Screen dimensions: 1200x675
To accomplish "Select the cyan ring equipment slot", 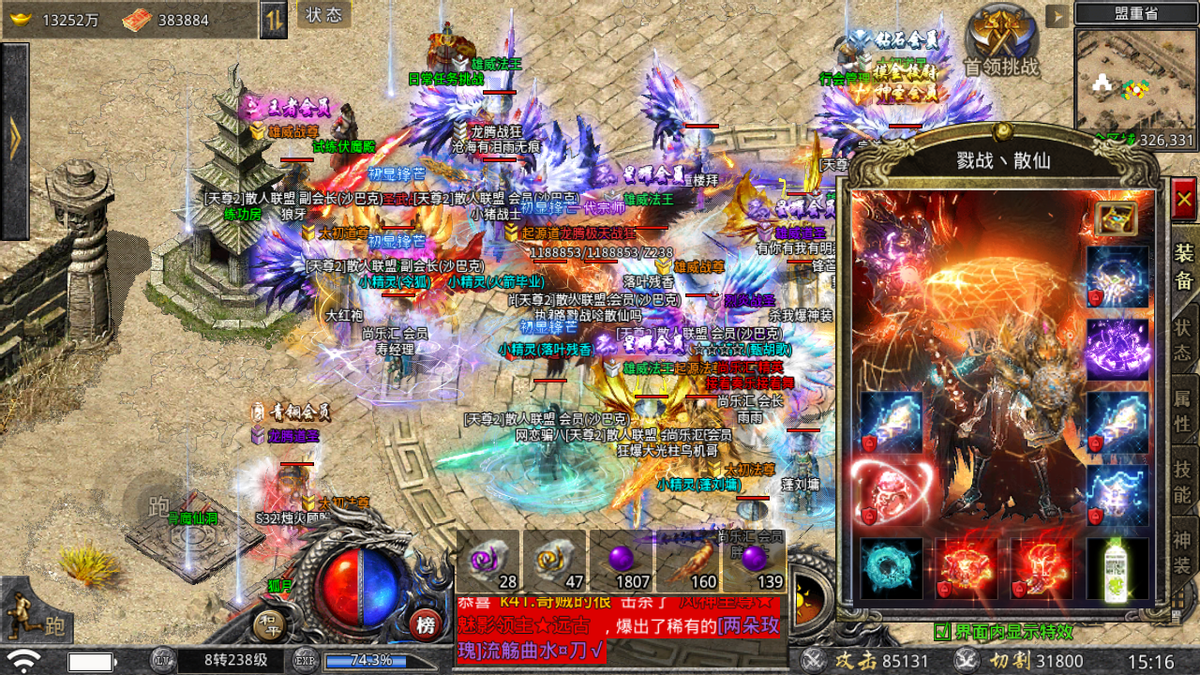I will tap(891, 569).
